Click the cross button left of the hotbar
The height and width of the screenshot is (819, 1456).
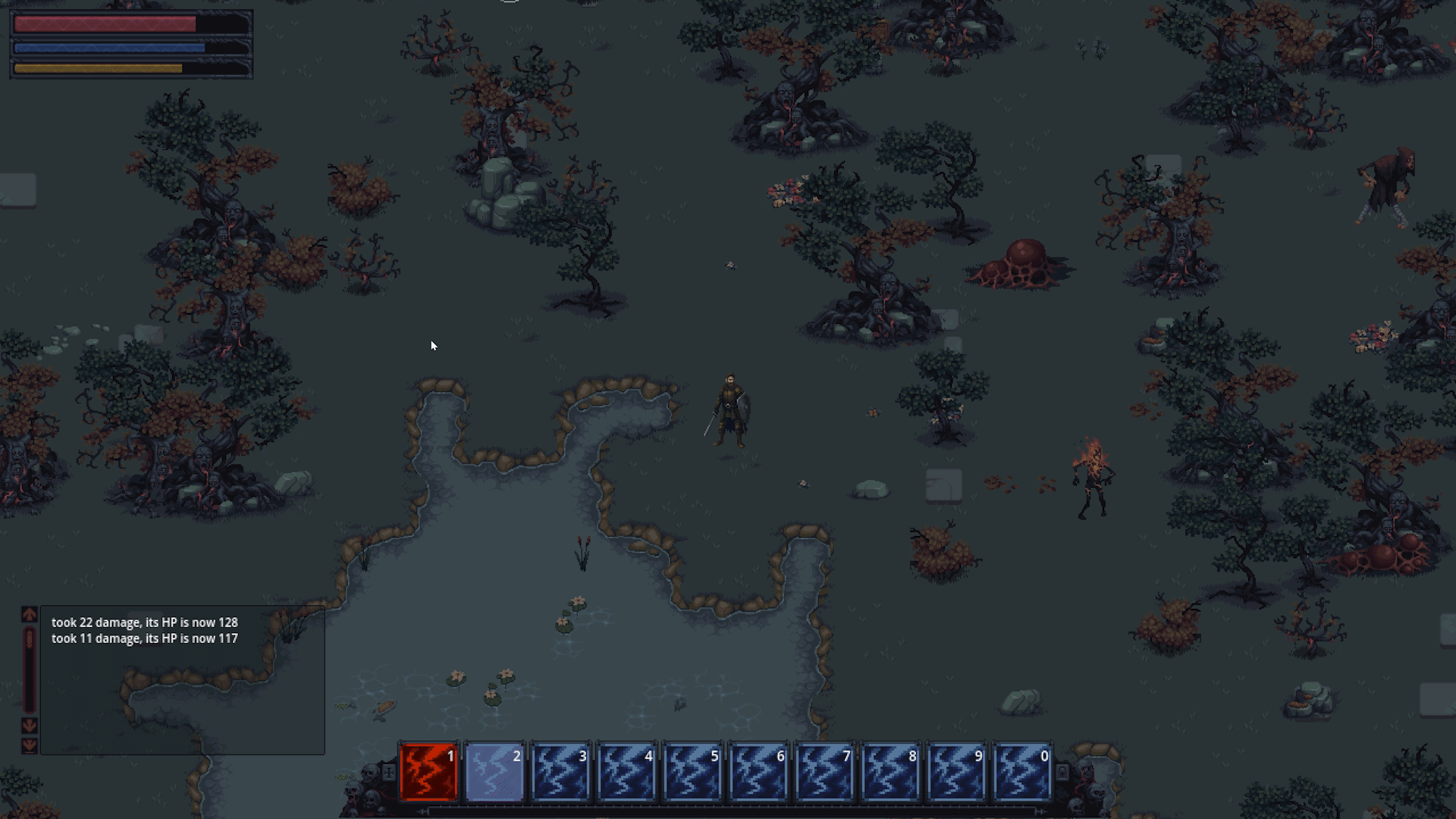coord(388,772)
